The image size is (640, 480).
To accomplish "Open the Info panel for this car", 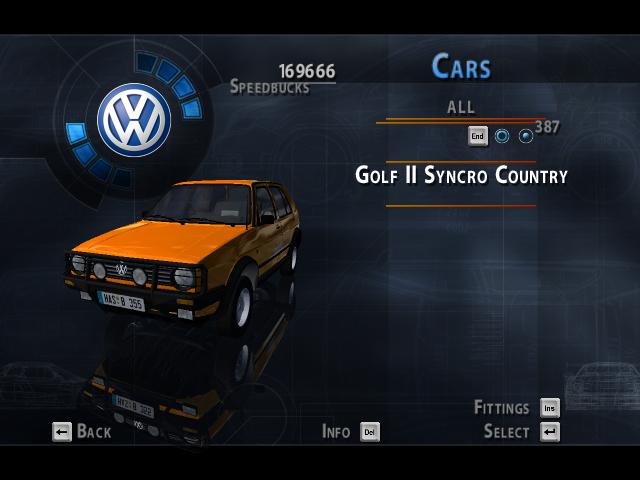I will [x=350, y=432].
